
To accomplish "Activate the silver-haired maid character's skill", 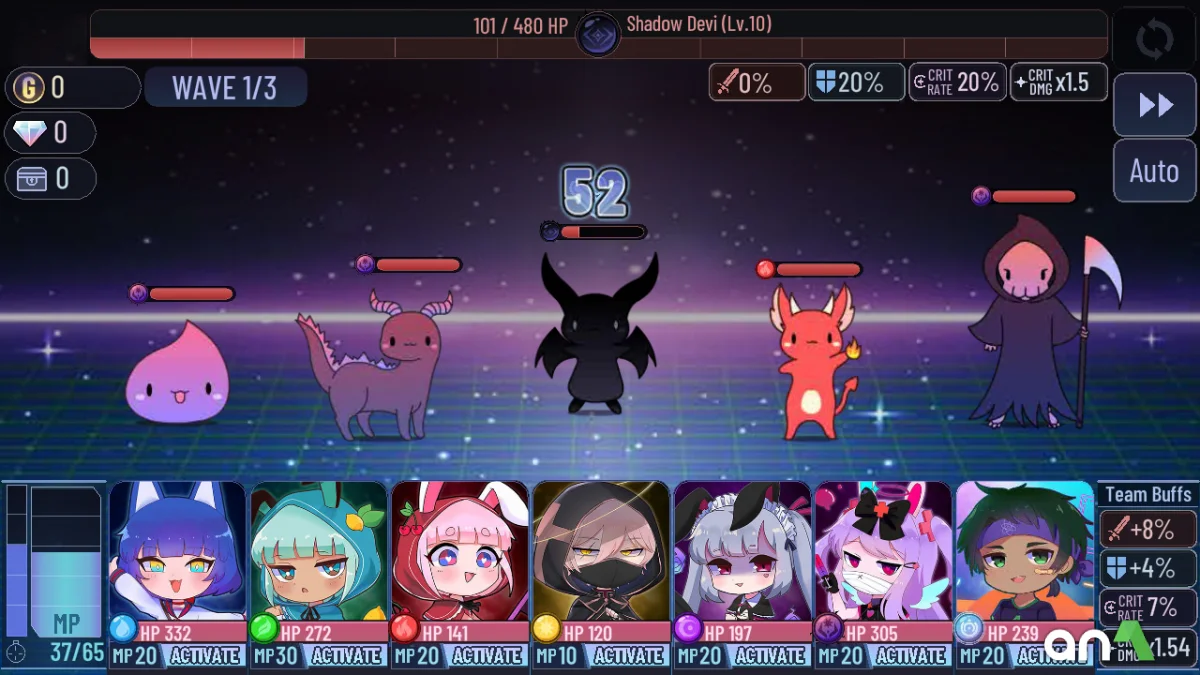I will pyautogui.click(x=769, y=656).
